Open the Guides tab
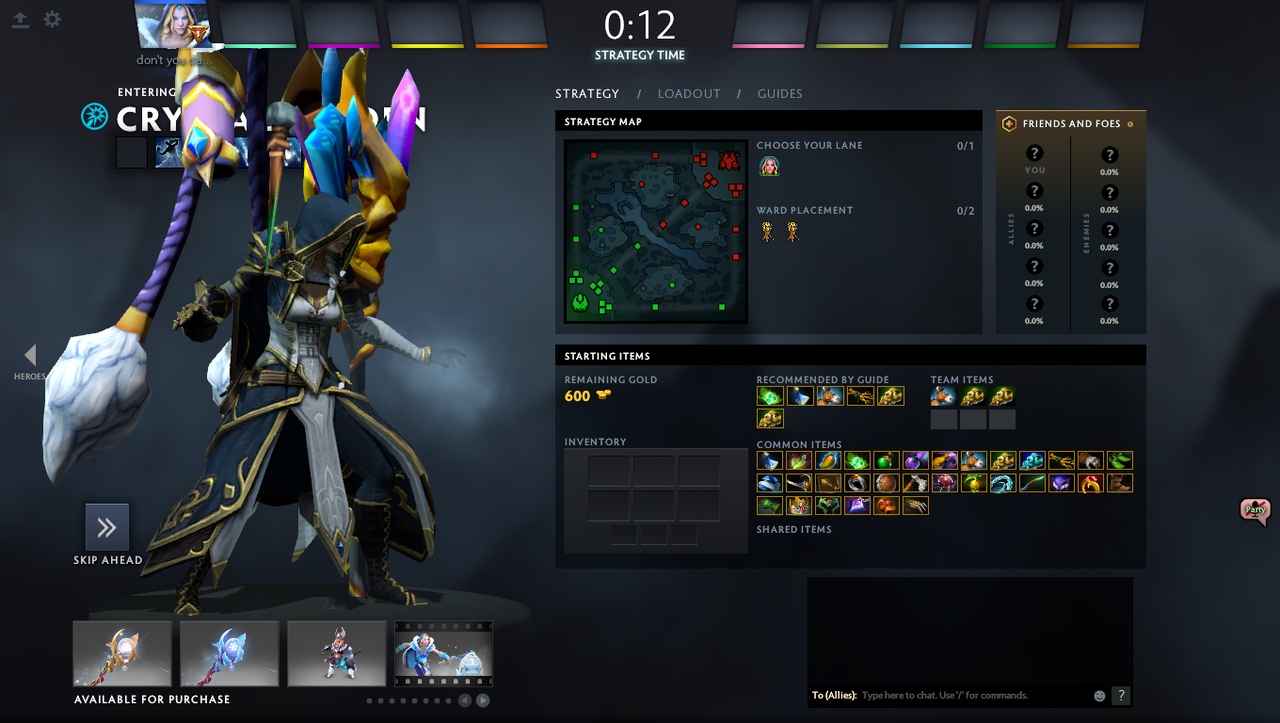This screenshot has width=1280, height=723. [780, 94]
